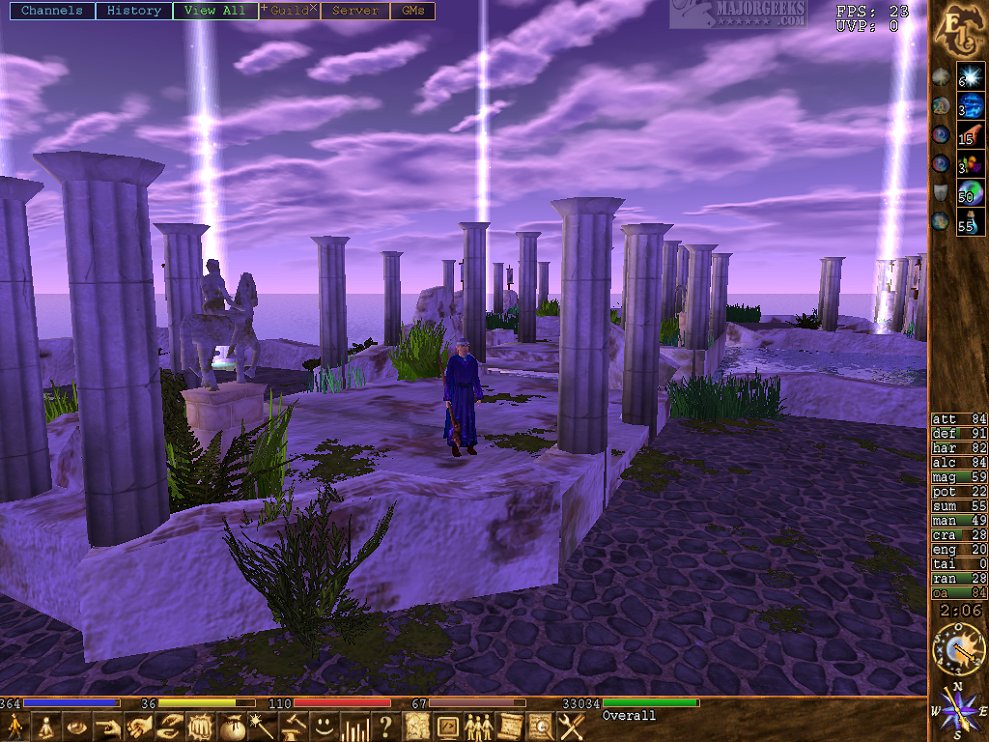This screenshot has height=742, width=989.
Task: Switch to the History tab
Action: coord(134,11)
